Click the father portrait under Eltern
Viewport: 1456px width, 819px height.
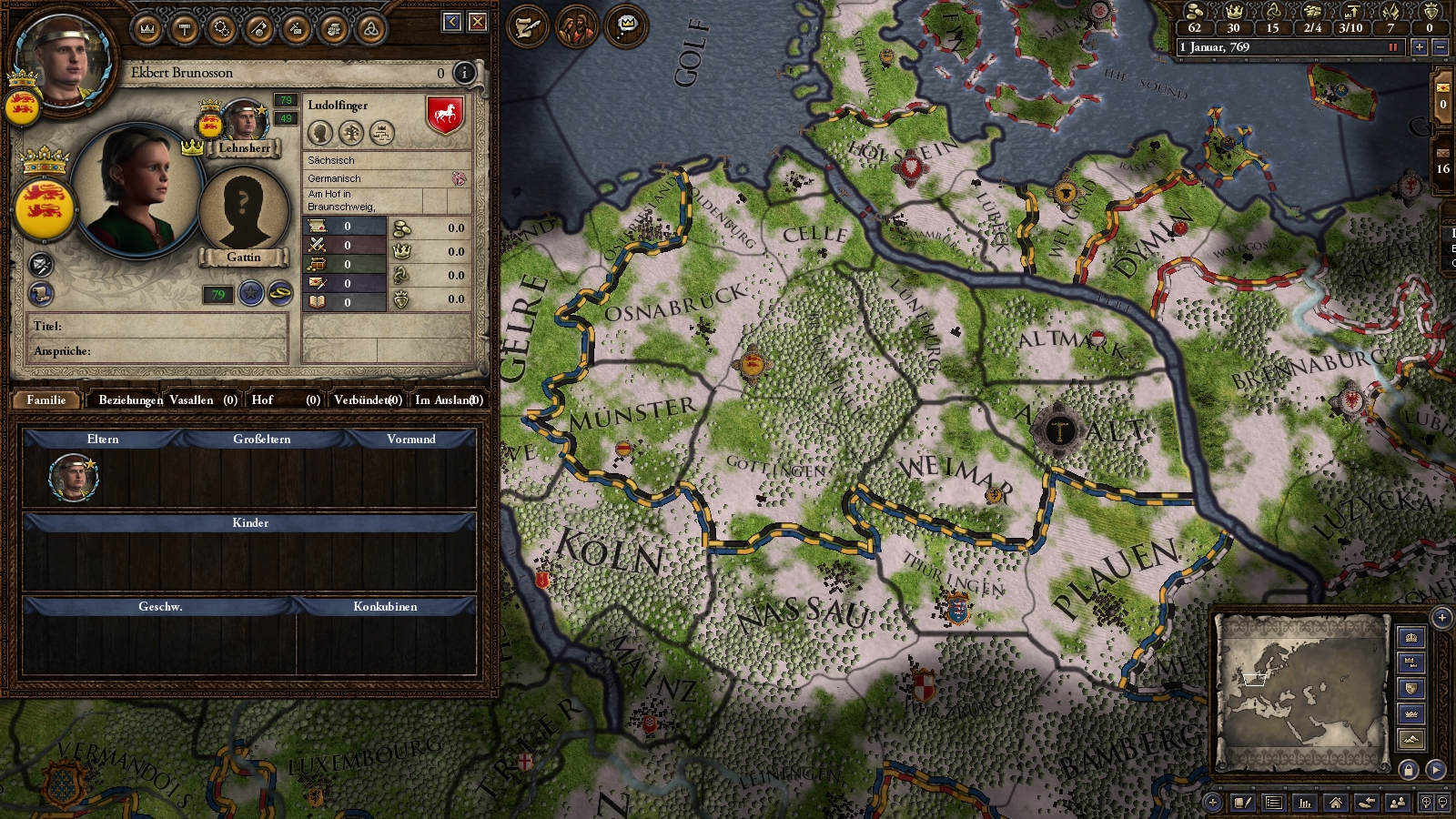[73, 478]
